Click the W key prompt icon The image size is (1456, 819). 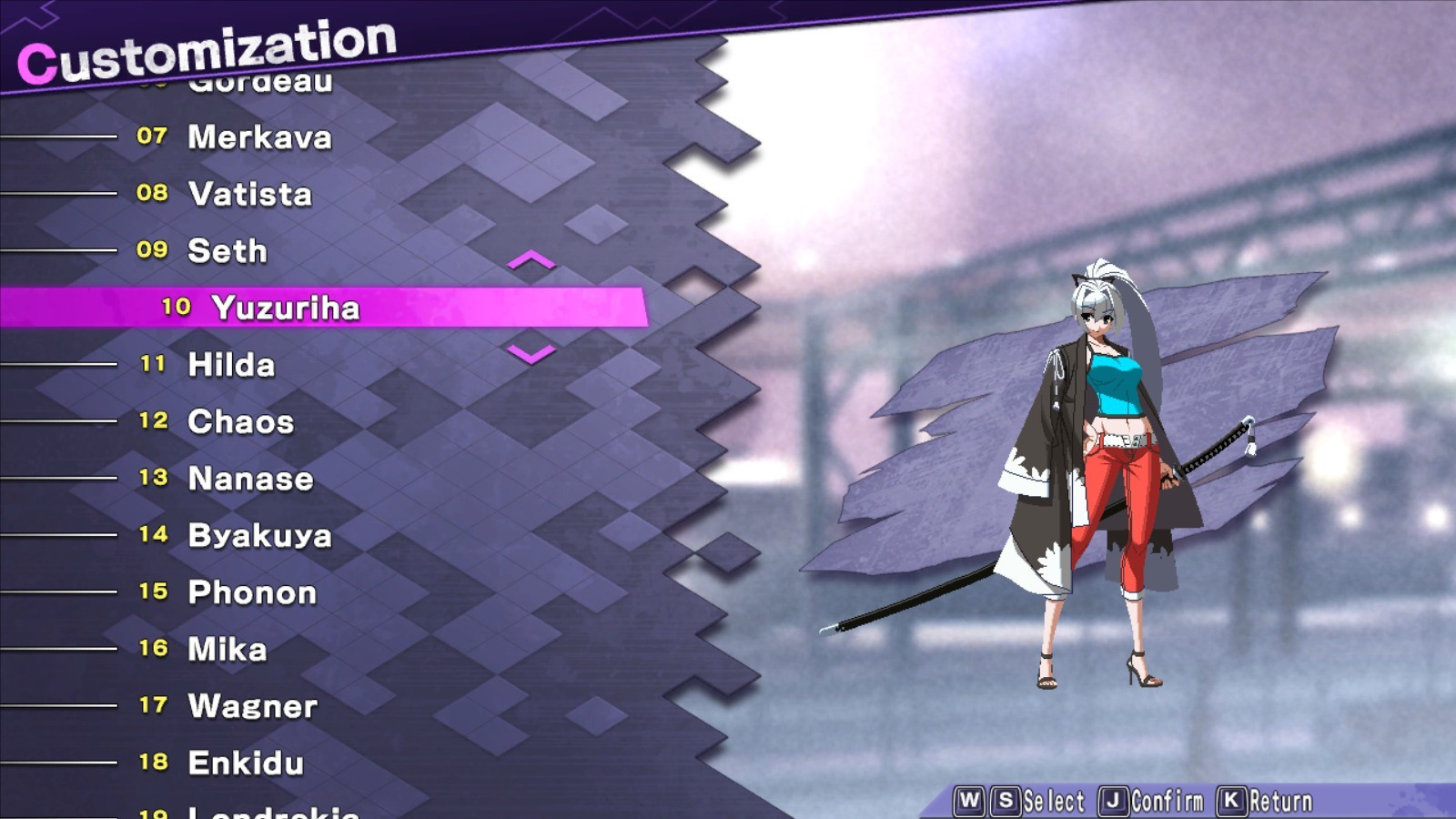[x=967, y=799]
